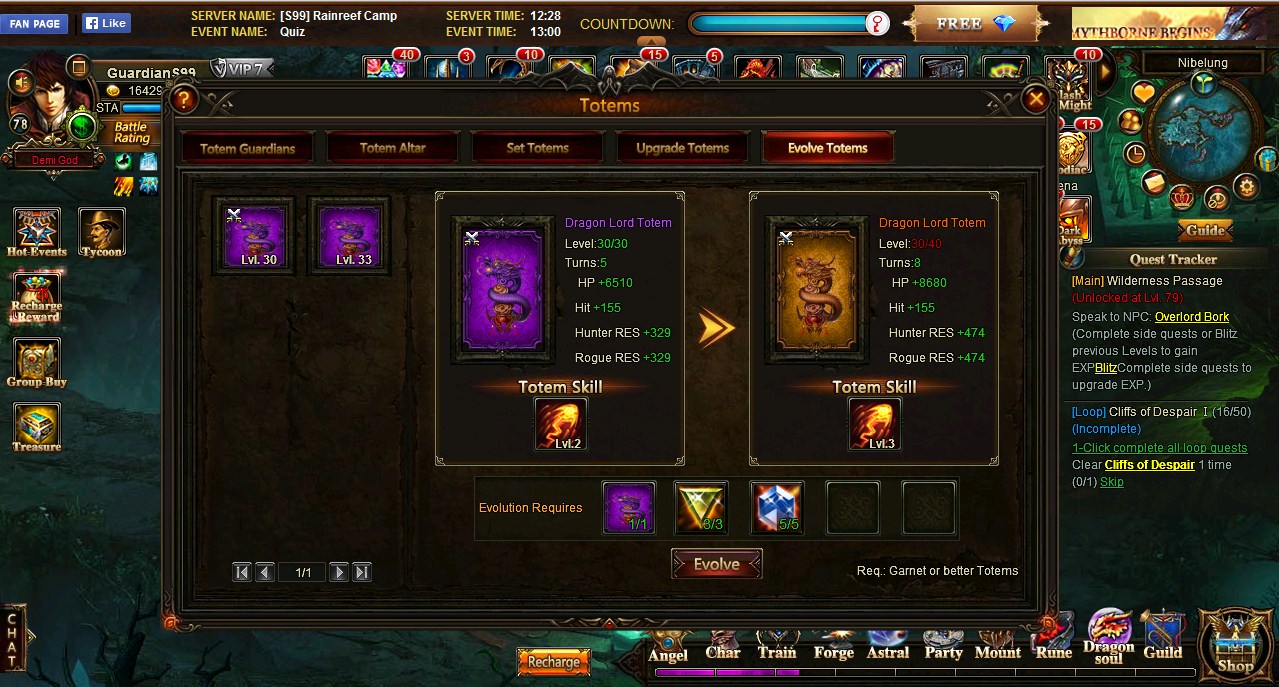Go to the Upgrade Totems tab

(682, 148)
